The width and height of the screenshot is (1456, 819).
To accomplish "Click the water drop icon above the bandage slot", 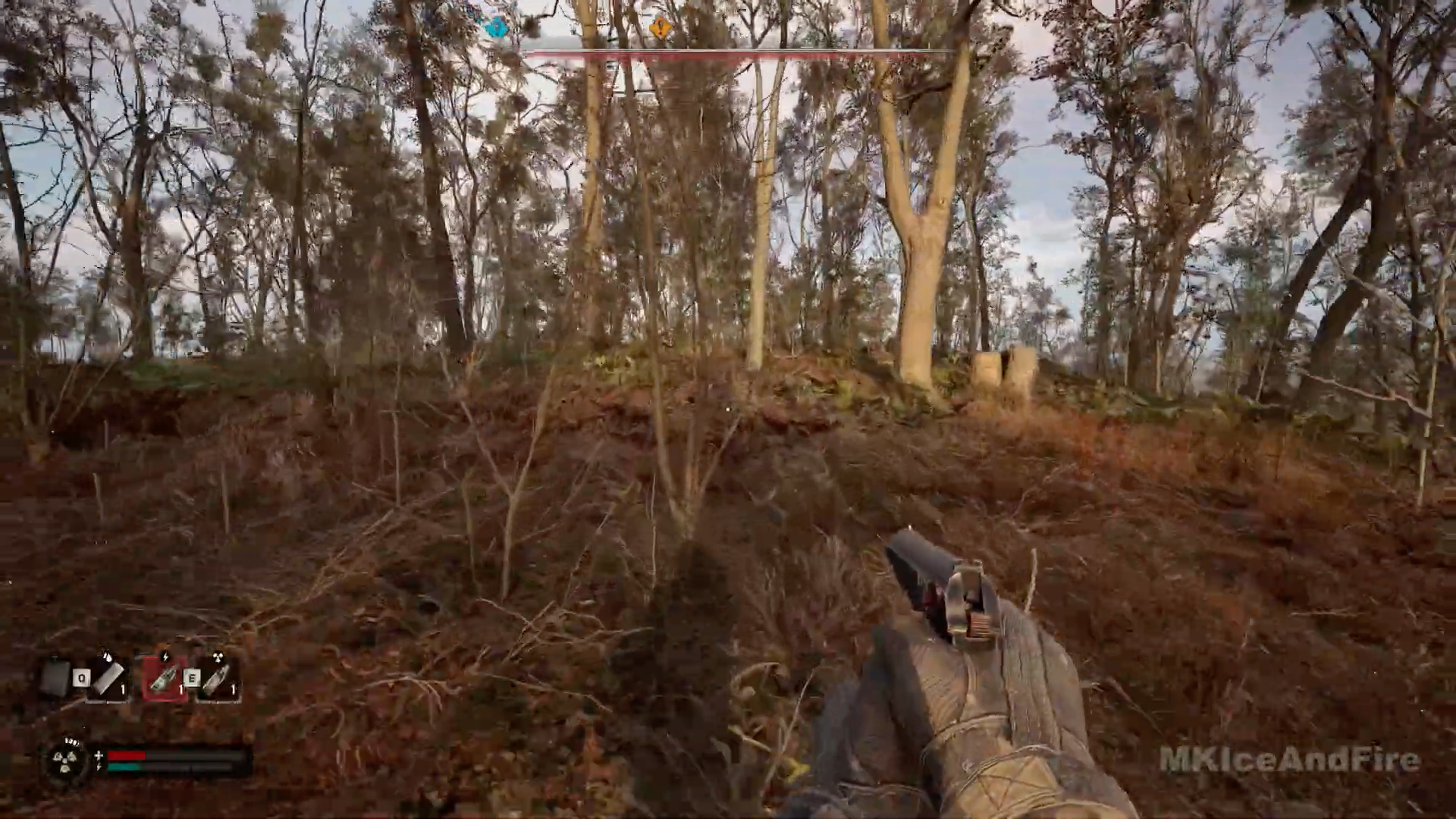I will pyautogui.click(x=108, y=657).
